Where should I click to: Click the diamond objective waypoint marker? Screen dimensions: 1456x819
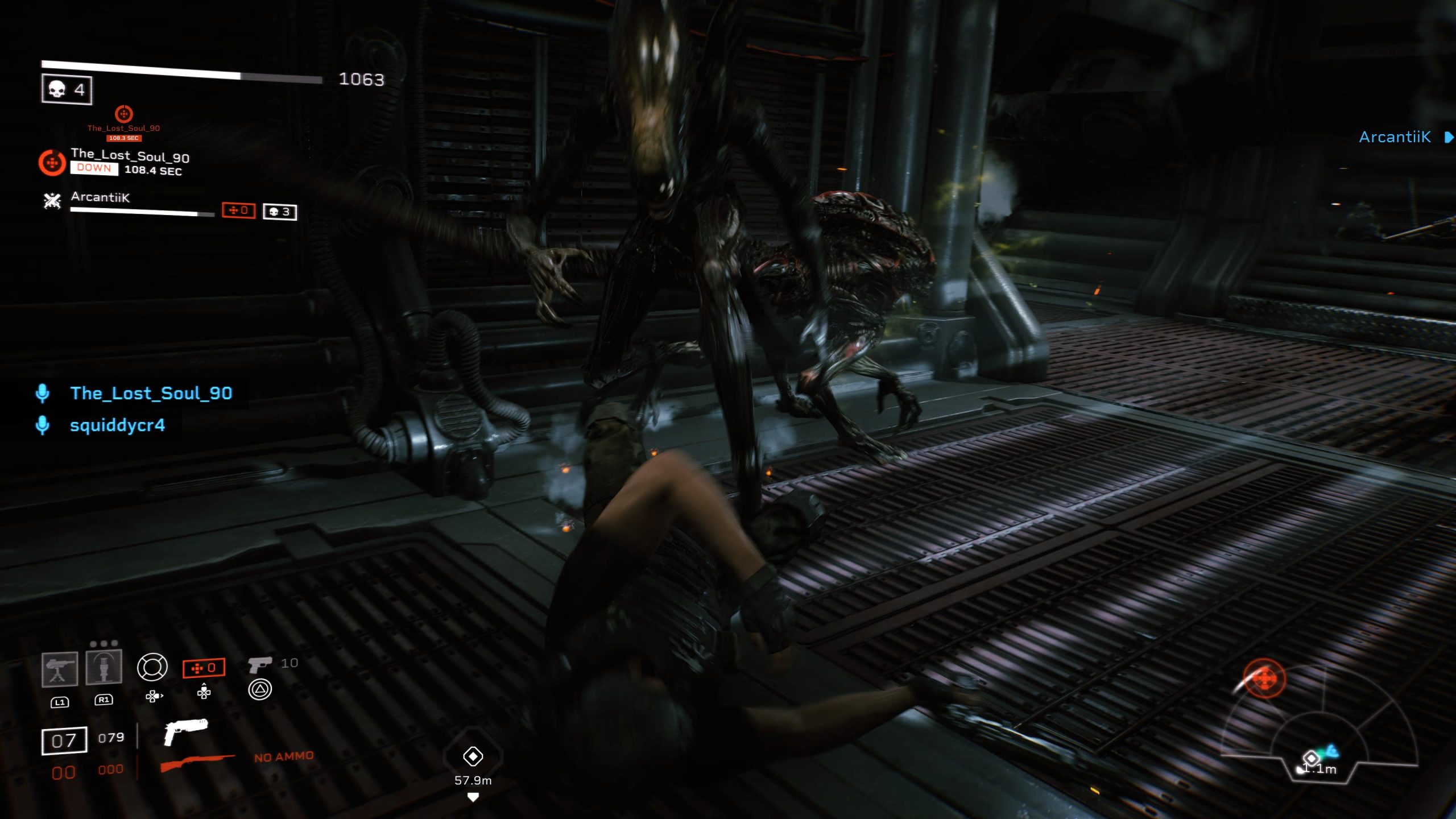click(x=473, y=756)
